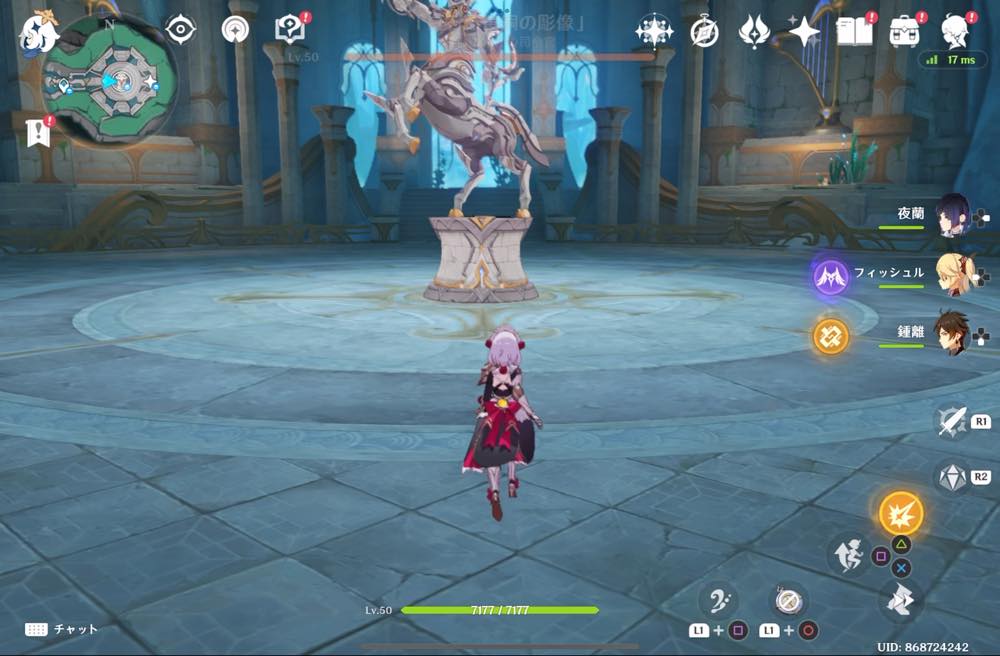Open the チャット chat box

tap(63, 629)
